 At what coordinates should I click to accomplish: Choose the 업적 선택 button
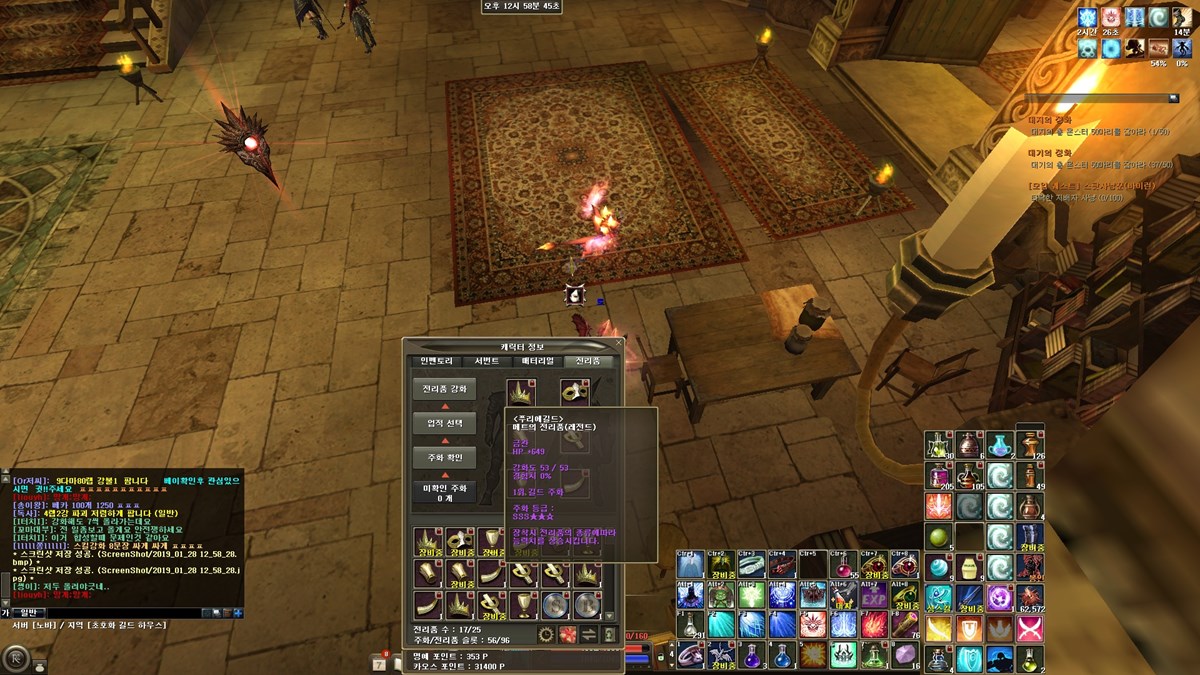444,423
